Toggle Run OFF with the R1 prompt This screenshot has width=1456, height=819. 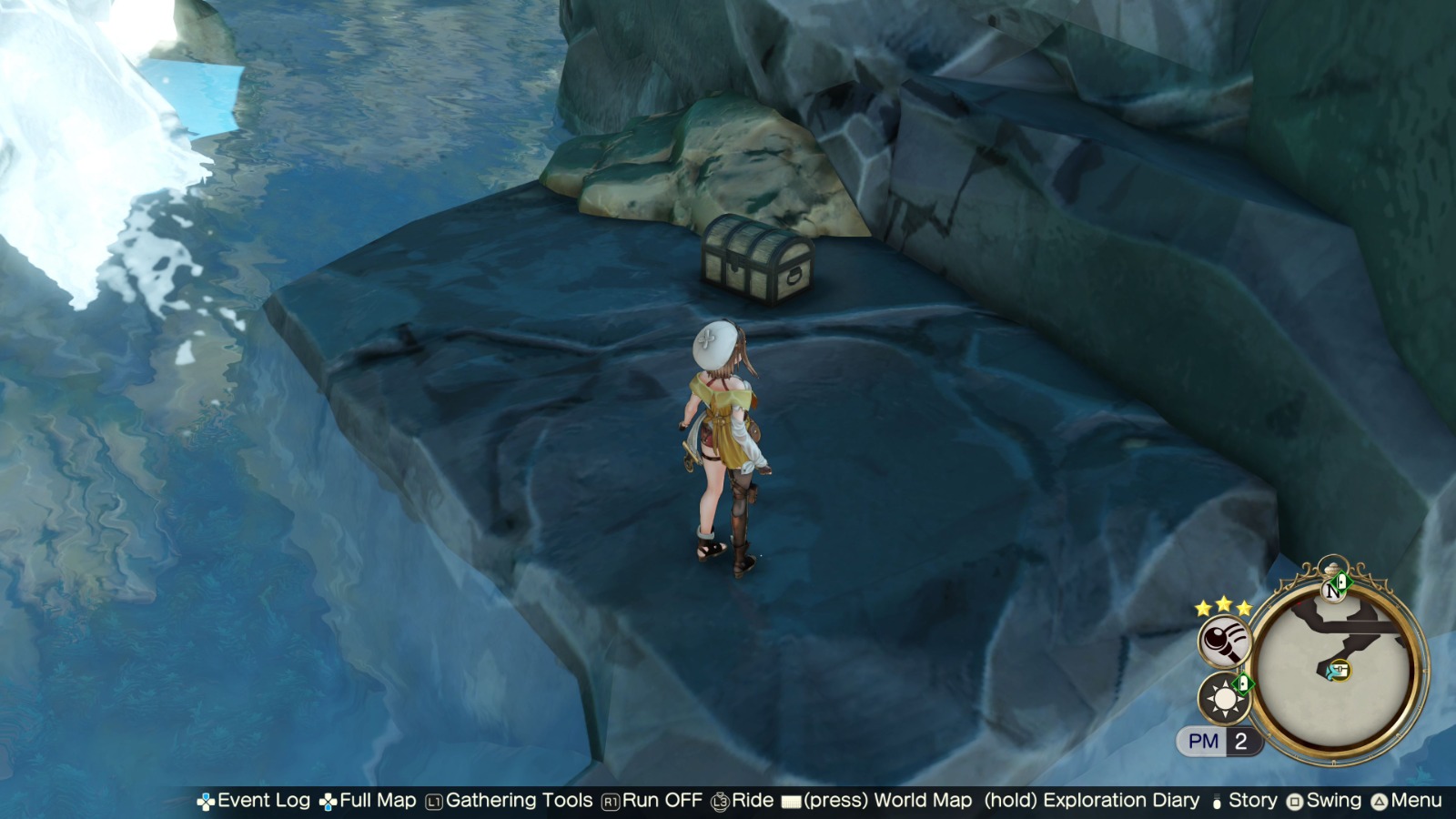point(611,802)
